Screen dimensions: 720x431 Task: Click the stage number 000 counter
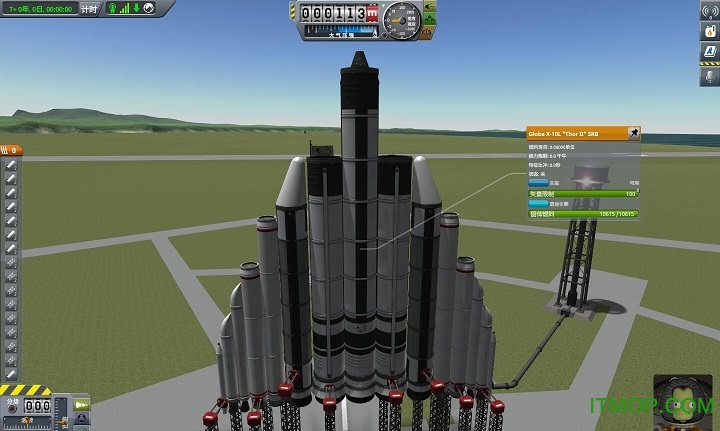[x=38, y=407]
